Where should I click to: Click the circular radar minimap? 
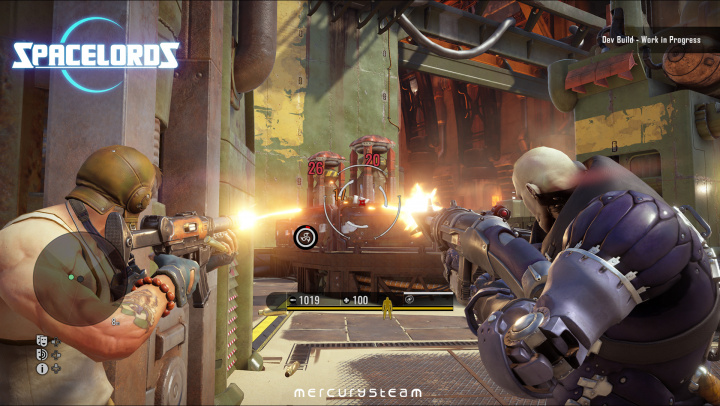point(79,278)
